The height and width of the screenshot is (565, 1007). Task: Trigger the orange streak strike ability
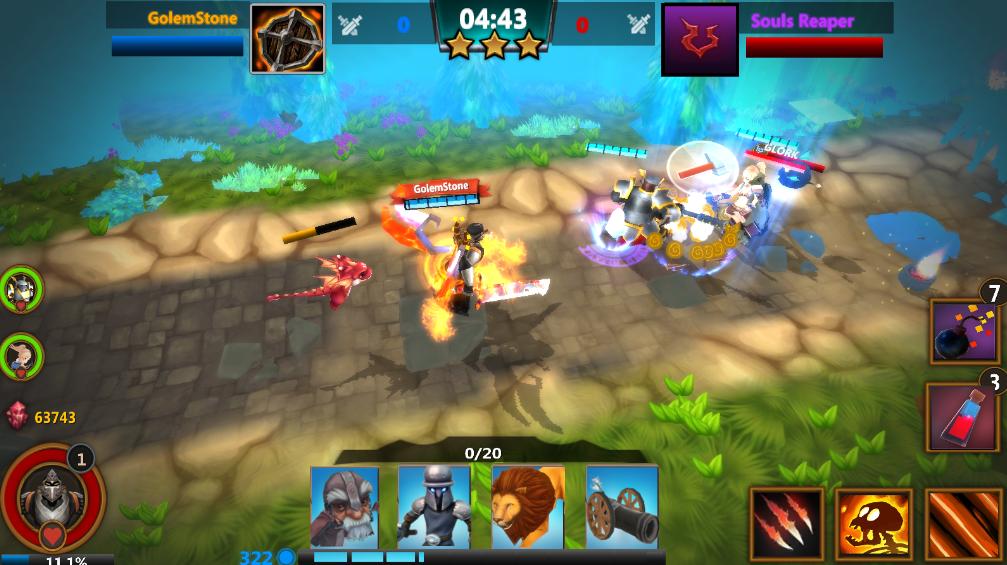coord(964,524)
